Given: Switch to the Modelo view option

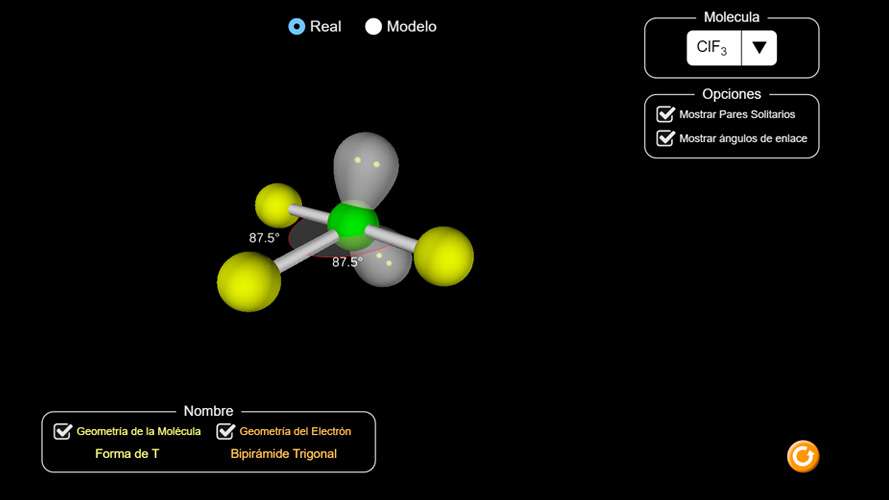Looking at the screenshot, I should 374,27.
